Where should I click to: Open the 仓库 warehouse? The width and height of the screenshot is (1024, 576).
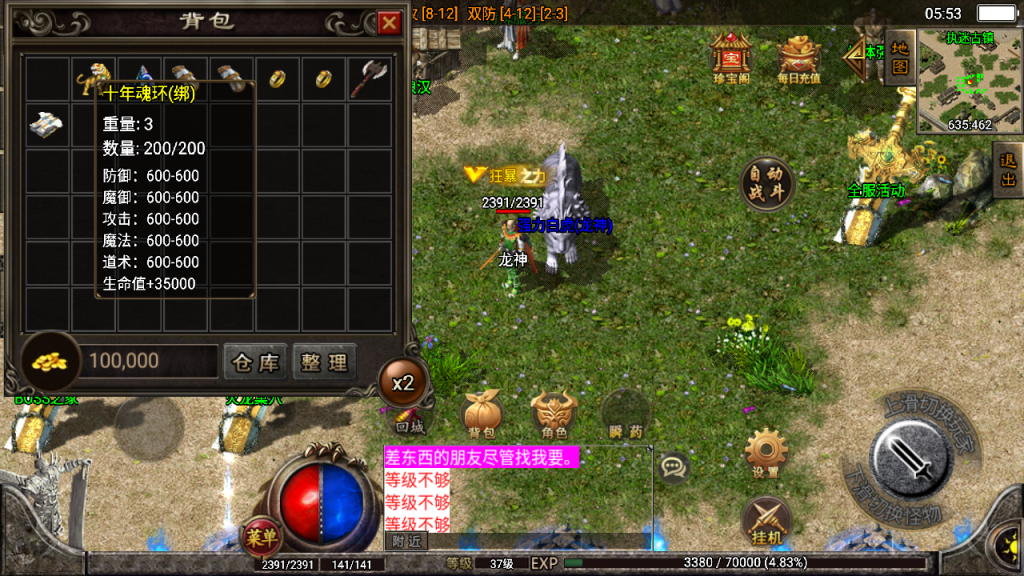coord(255,361)
